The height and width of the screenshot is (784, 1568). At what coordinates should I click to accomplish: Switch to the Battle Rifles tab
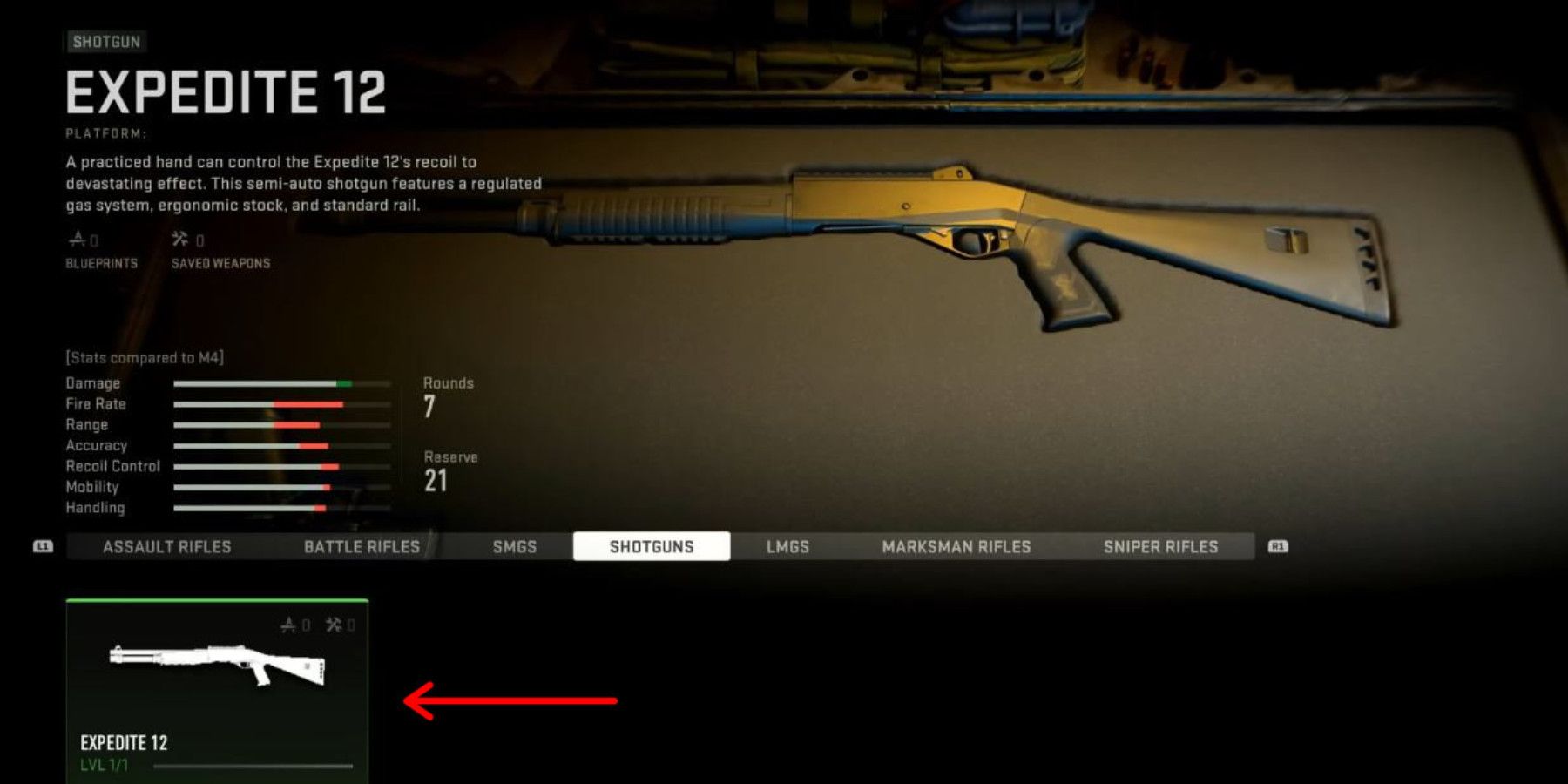[x=363, y=547]
